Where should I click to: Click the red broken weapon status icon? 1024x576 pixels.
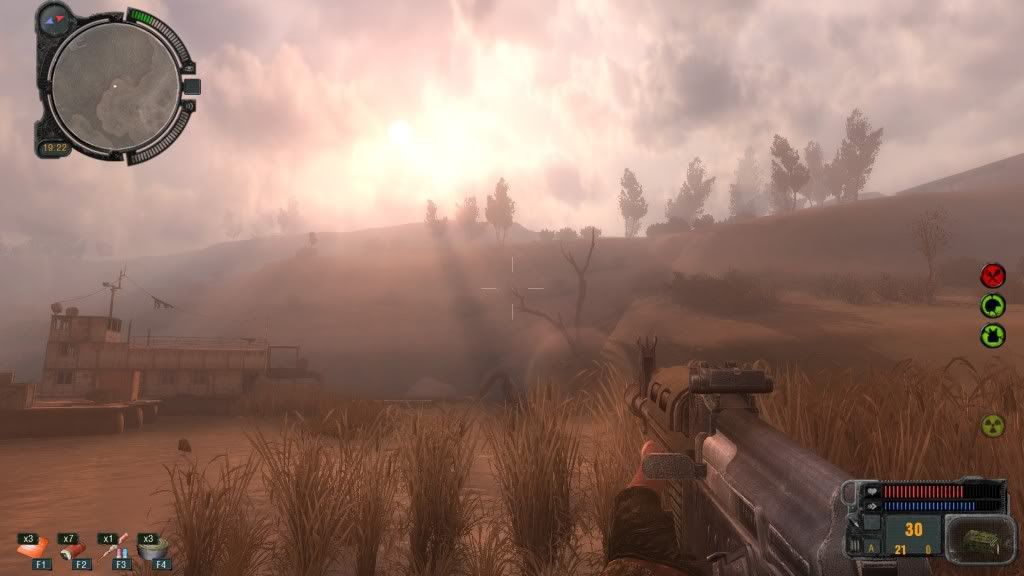point(992,275)
